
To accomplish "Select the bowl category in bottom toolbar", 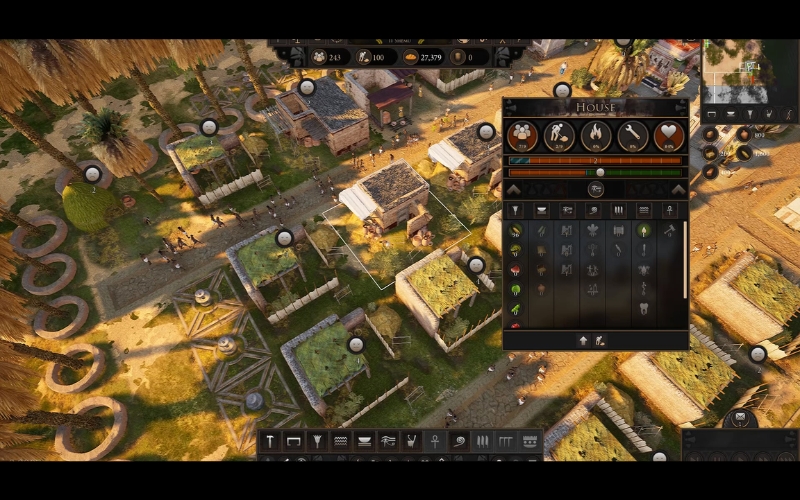I will [364, 441].
